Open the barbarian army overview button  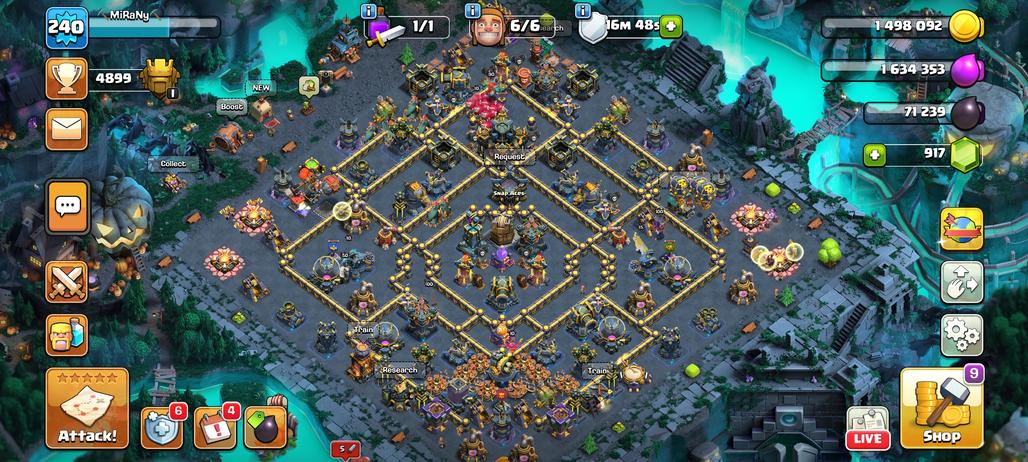pos(67,335)
